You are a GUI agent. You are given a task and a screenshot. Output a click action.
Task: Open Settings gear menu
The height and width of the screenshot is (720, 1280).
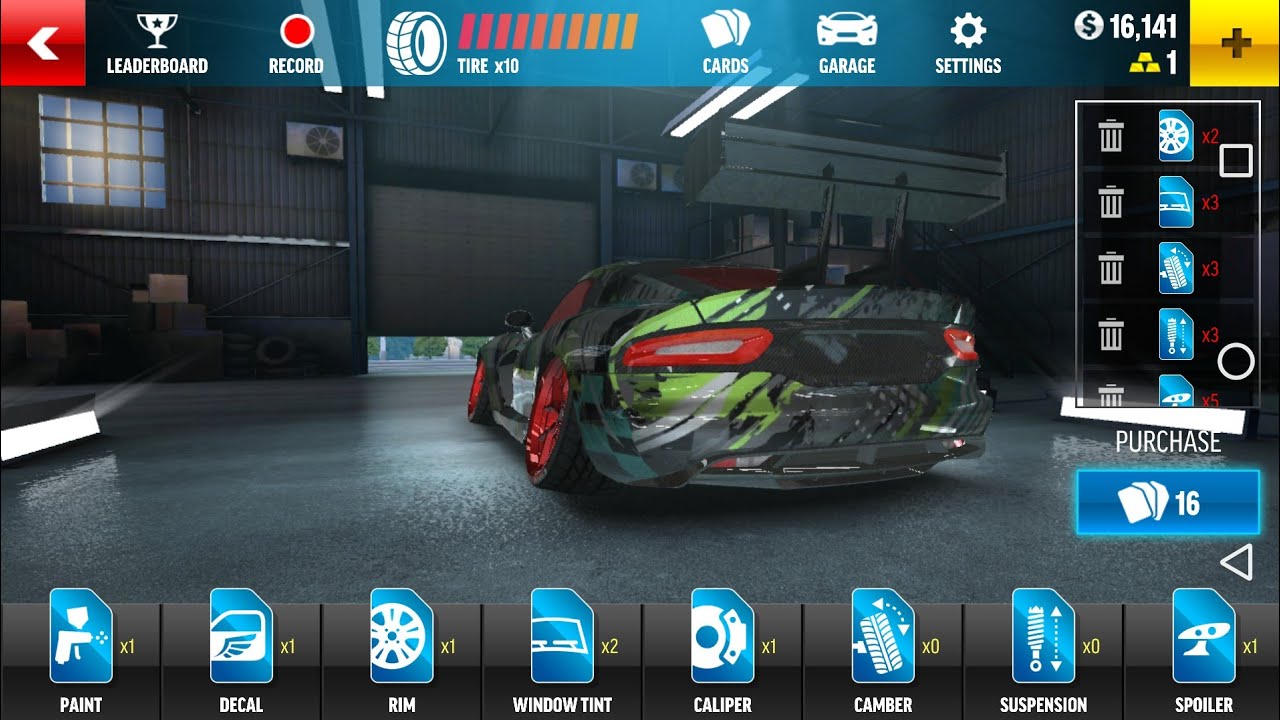pos(967,45)
